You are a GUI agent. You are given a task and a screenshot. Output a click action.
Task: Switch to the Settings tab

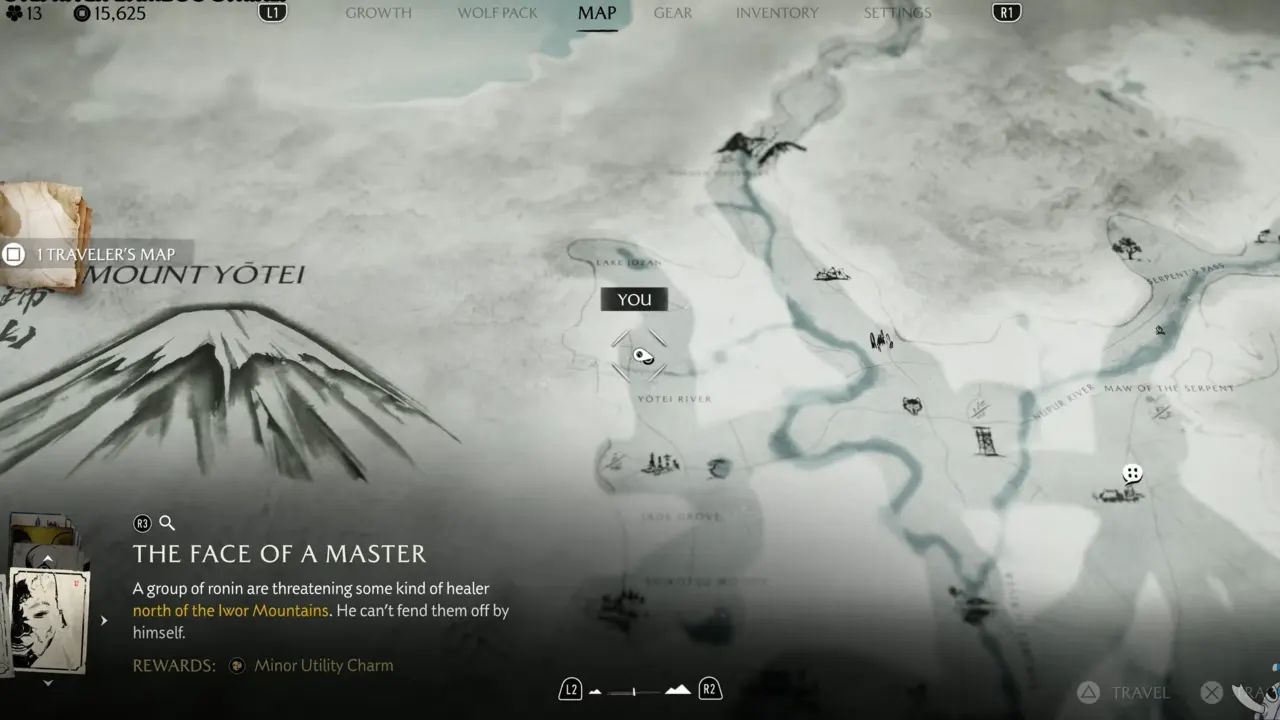point(897,13)
